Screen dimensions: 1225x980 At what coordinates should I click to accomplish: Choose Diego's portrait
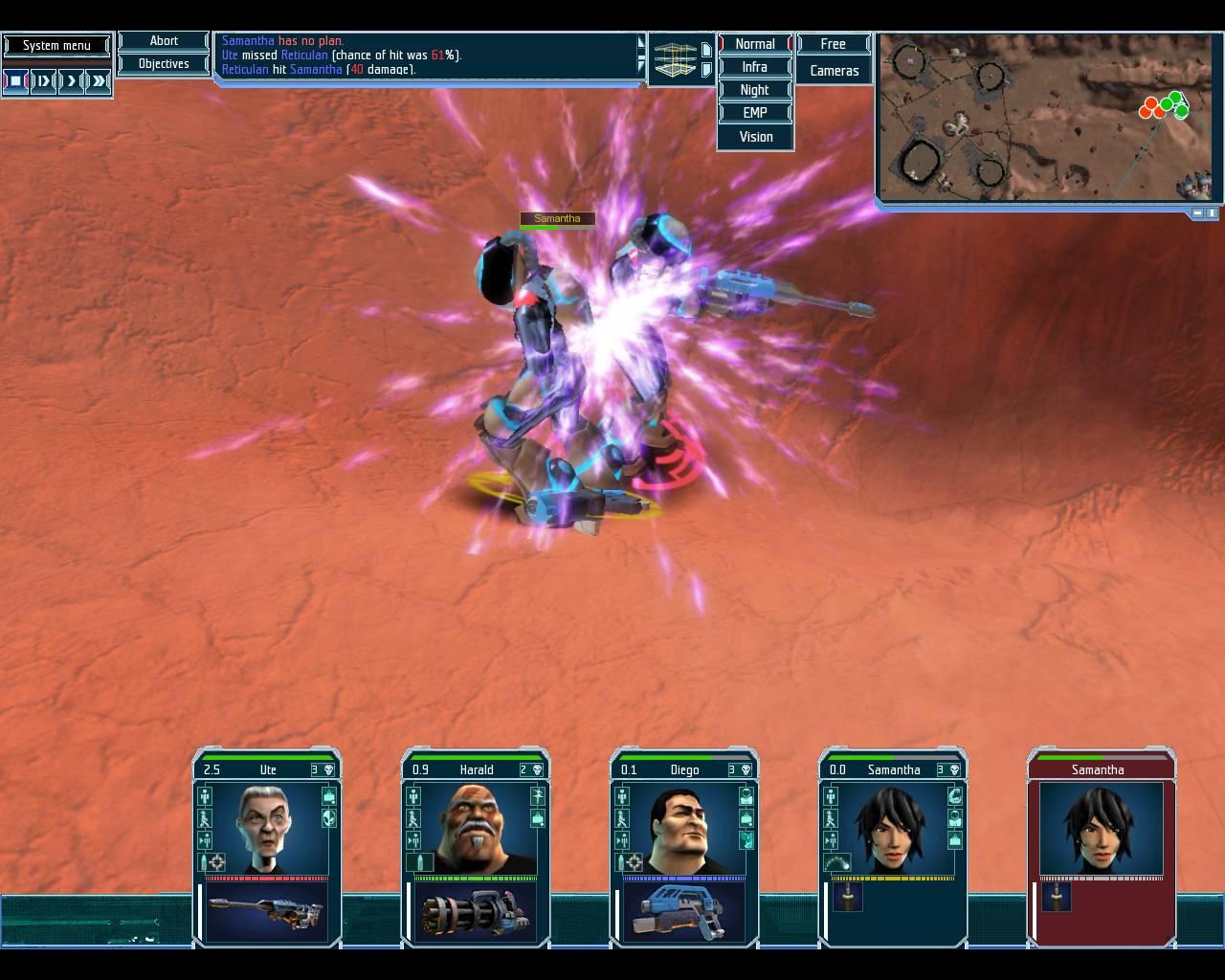click(x=683, y=828)
